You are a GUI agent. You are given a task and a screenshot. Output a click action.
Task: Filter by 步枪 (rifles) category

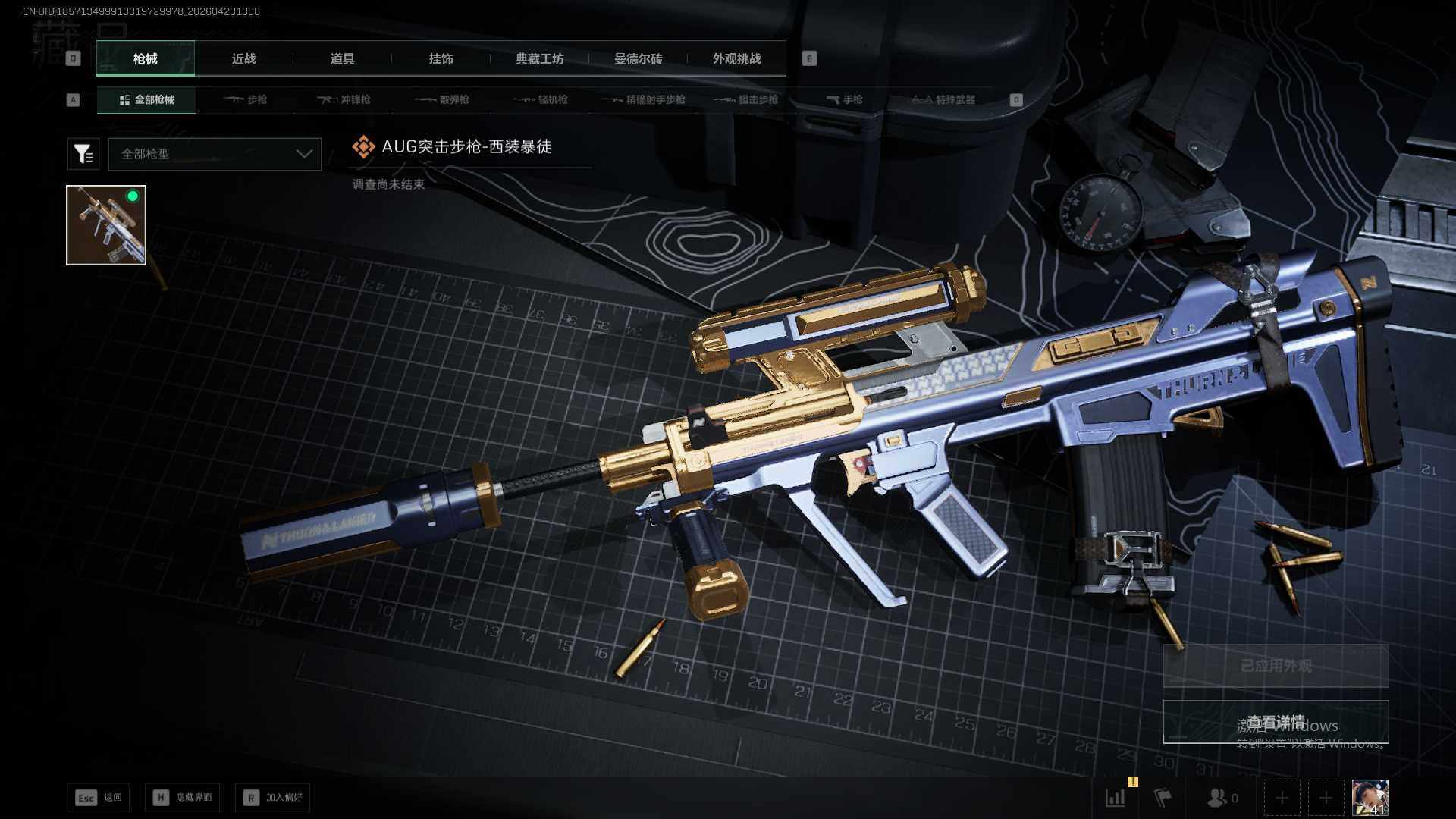coord(246,99)
